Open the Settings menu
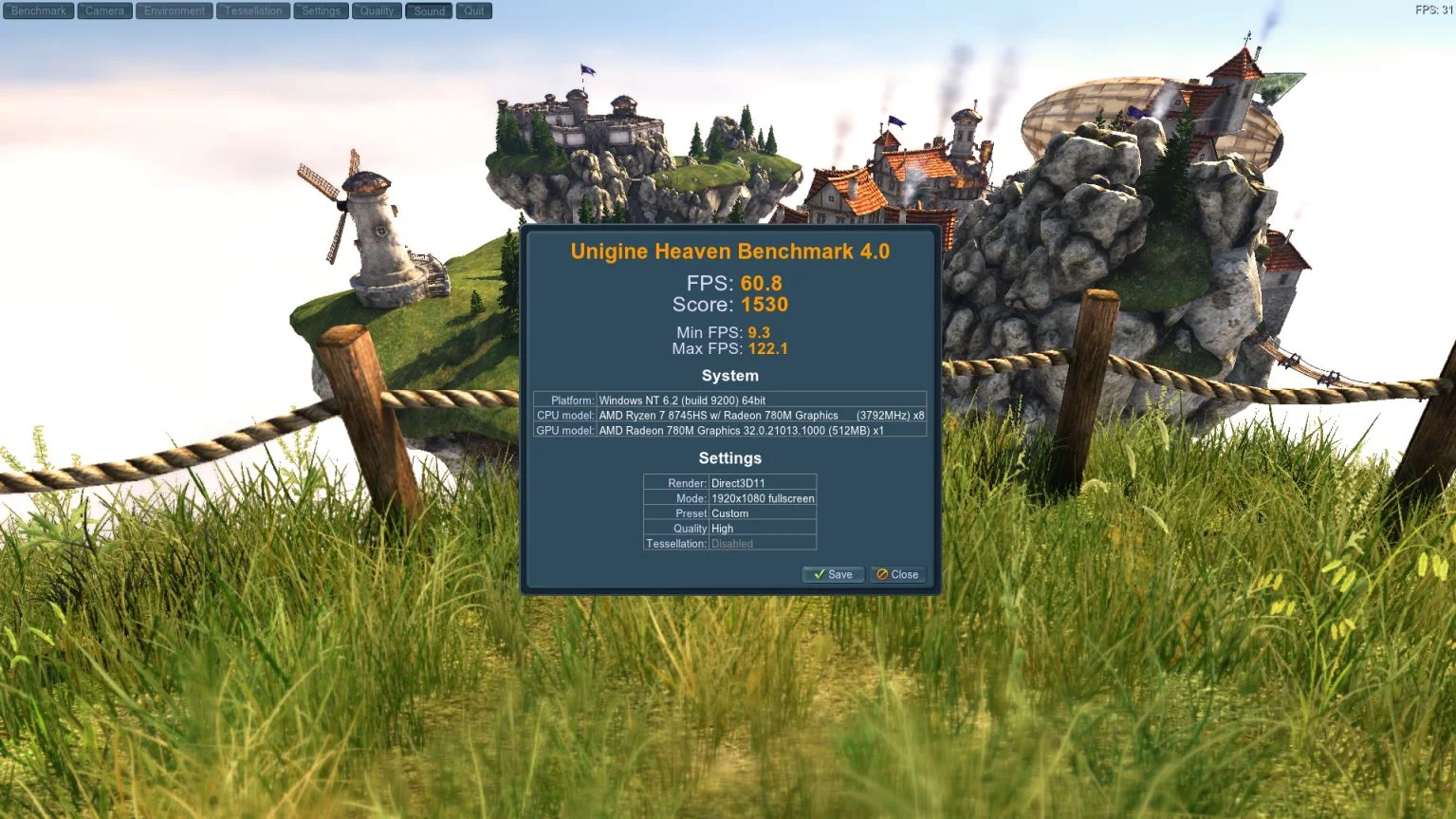Image resolution: width=1456 pixels, height=819 pixels. (321, 11)
